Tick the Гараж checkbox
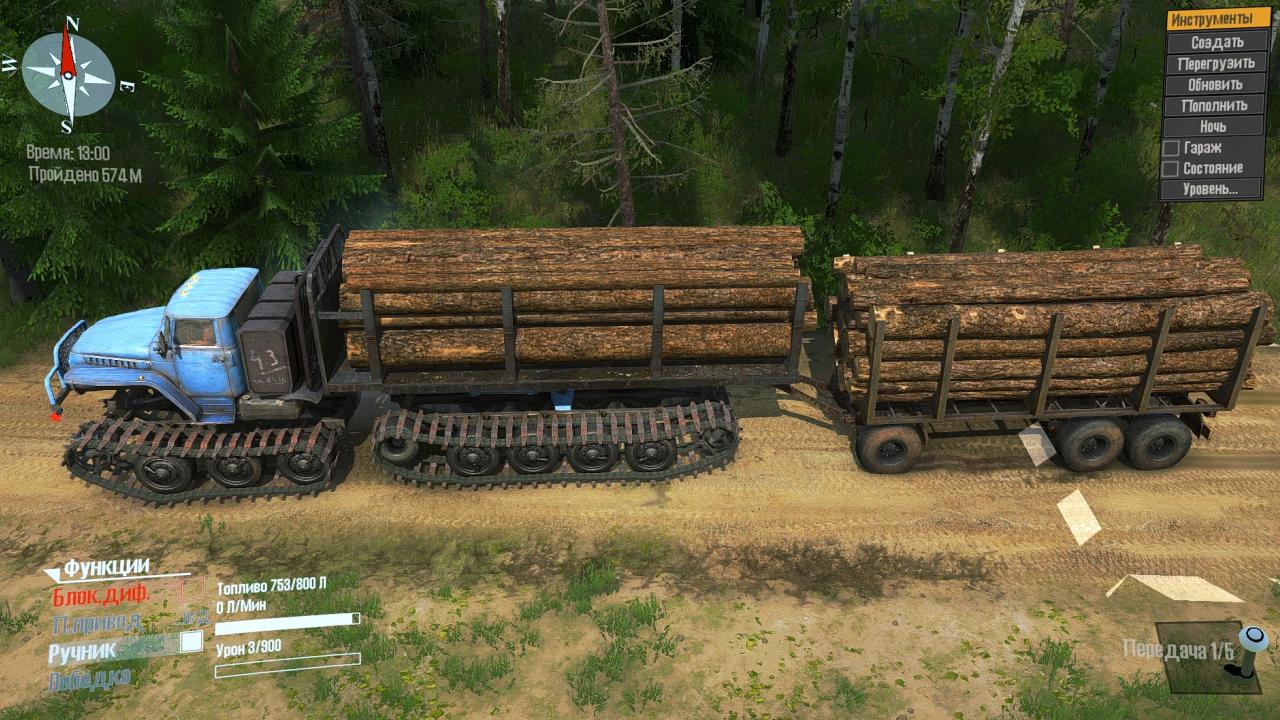The image size is (1280, 720). point(1170,148)
